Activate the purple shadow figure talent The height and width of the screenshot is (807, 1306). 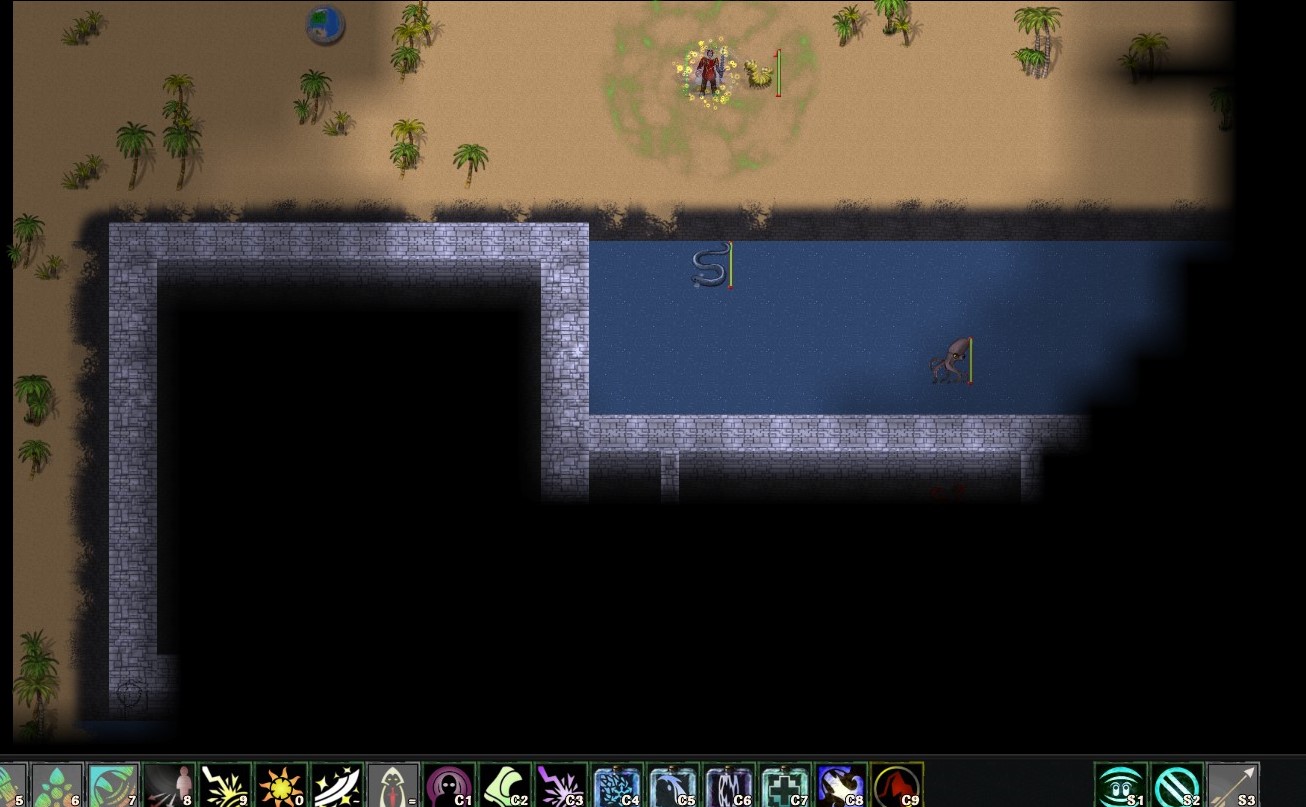point(449,785)
